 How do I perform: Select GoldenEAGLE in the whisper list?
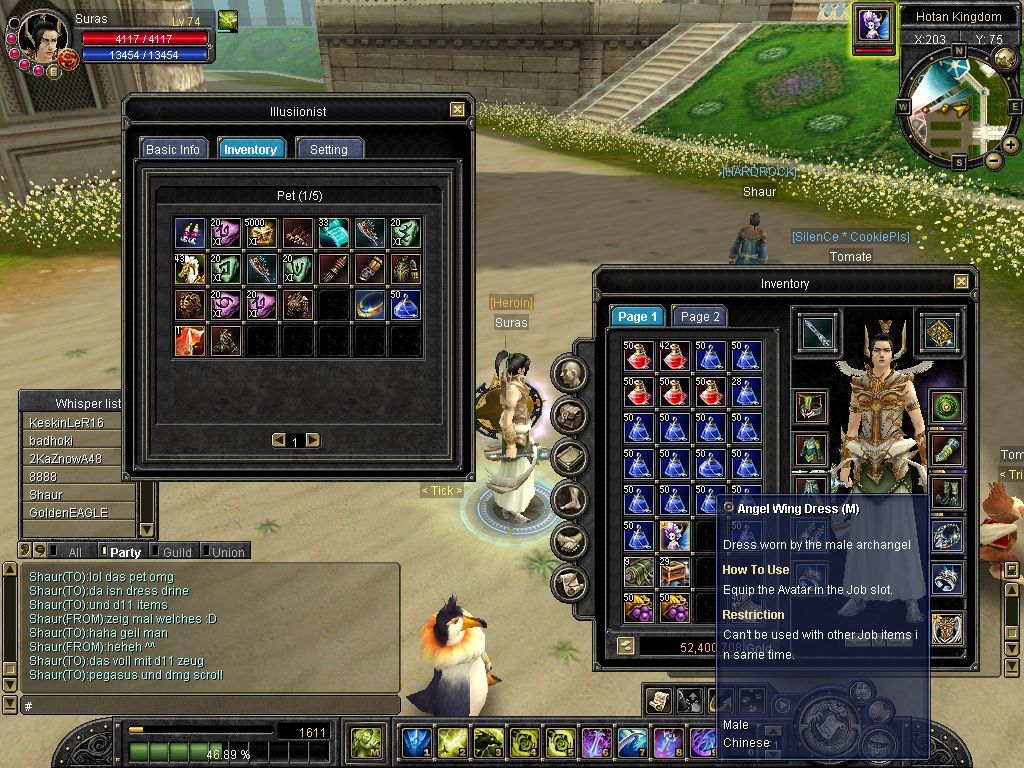click(68, 513)
